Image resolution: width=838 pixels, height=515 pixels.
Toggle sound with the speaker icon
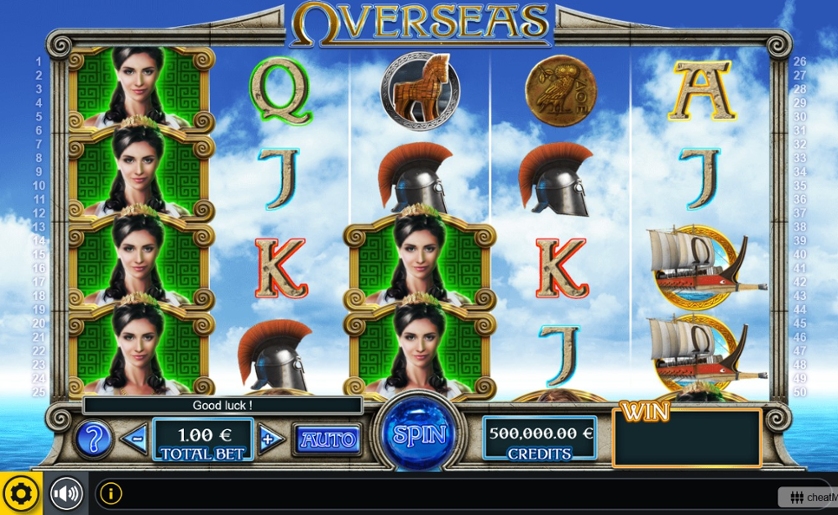click(66, 494)
